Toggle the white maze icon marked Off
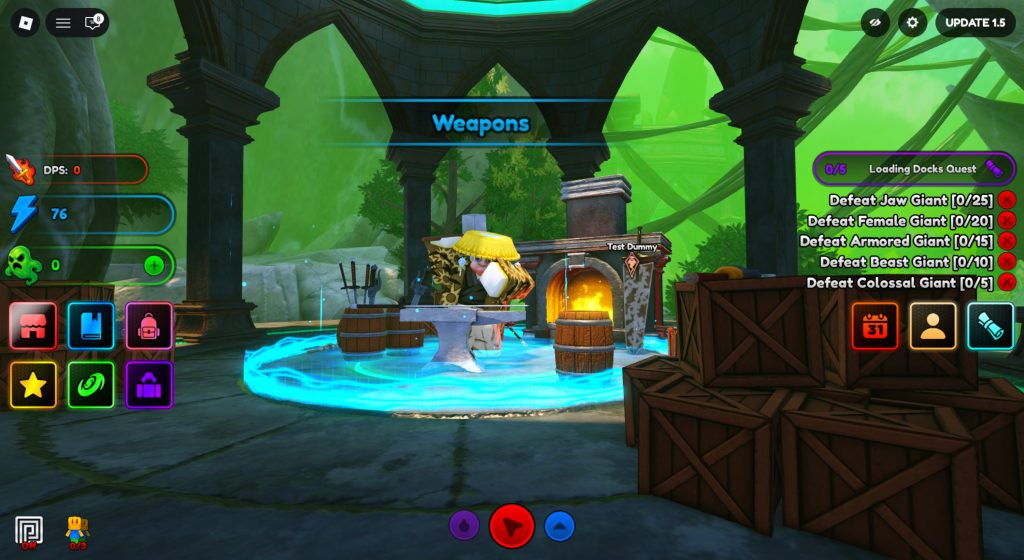 coord(29,530)
